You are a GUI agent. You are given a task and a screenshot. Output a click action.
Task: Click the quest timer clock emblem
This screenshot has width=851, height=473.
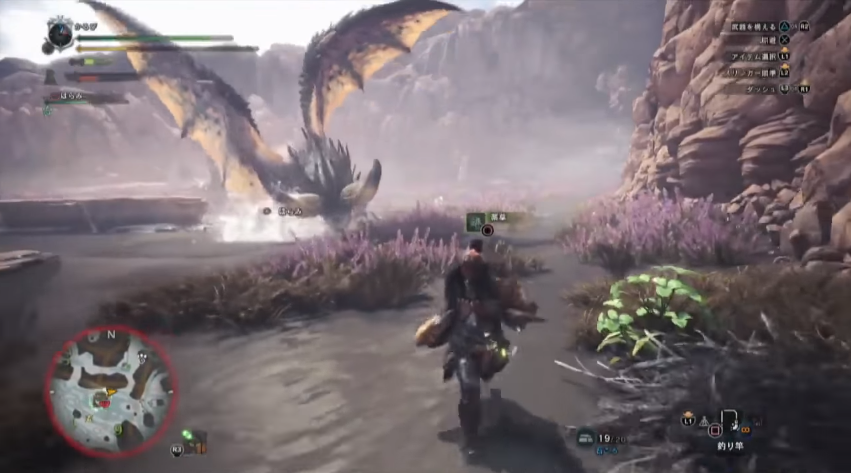point(60,34)
